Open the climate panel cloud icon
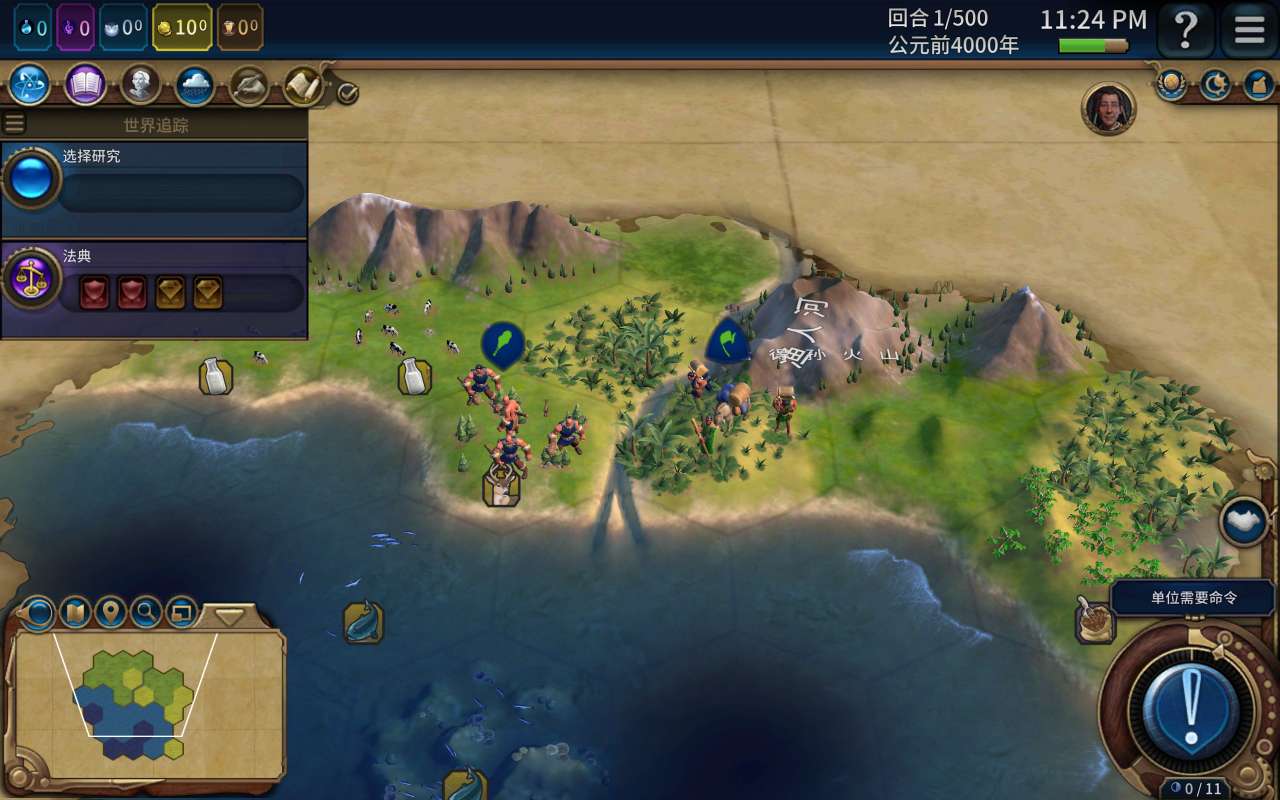 [193, 86]
